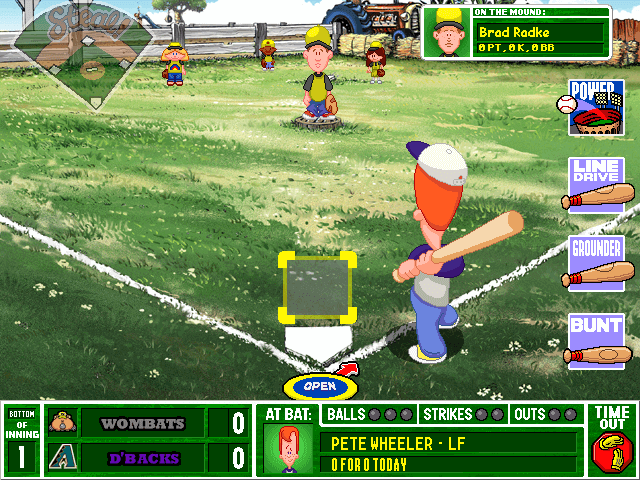Select the Power swing option
The height and width of the screenshot is (480, 640).
click(596, 108)
